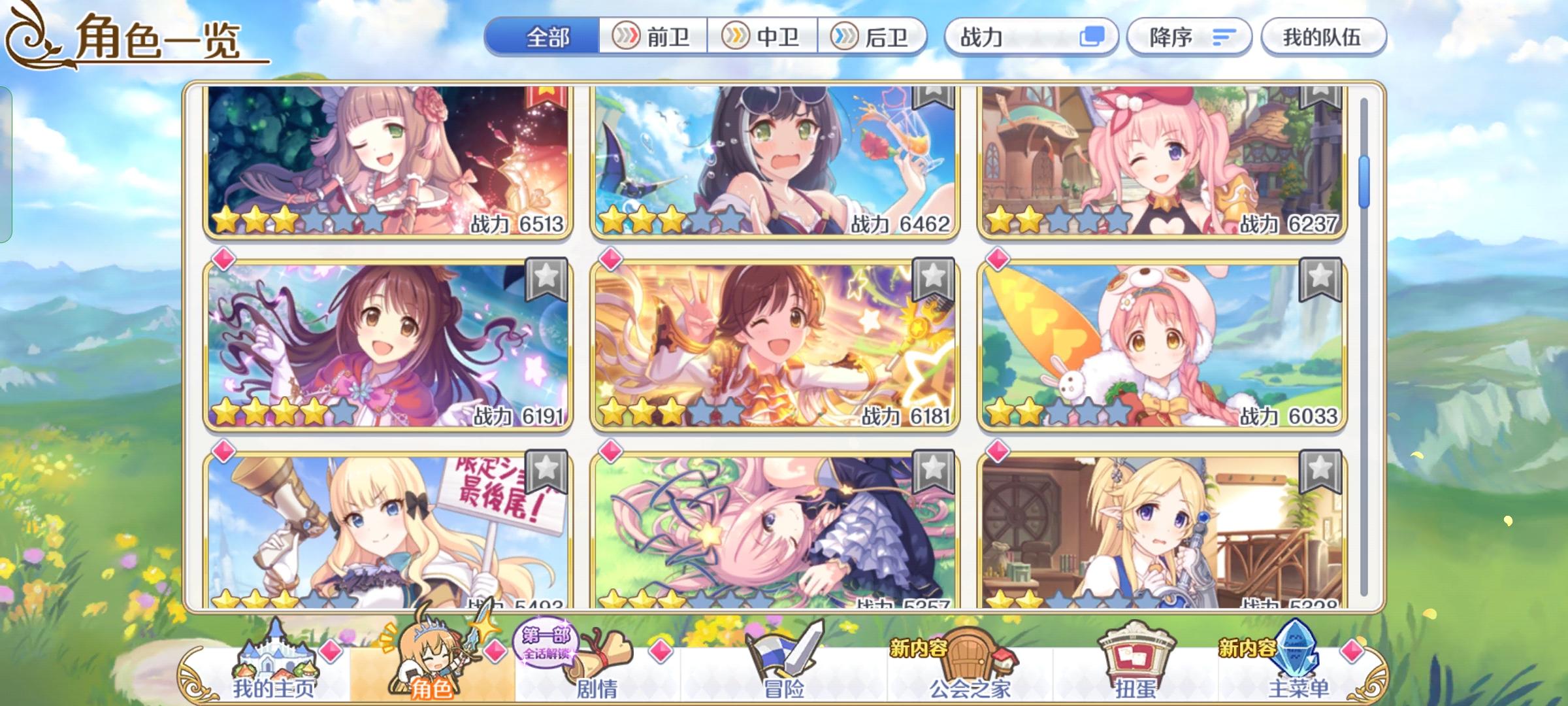Favorite the swimsuit Kyaru card star
1568x706 pixels.
tap(932, 98)
